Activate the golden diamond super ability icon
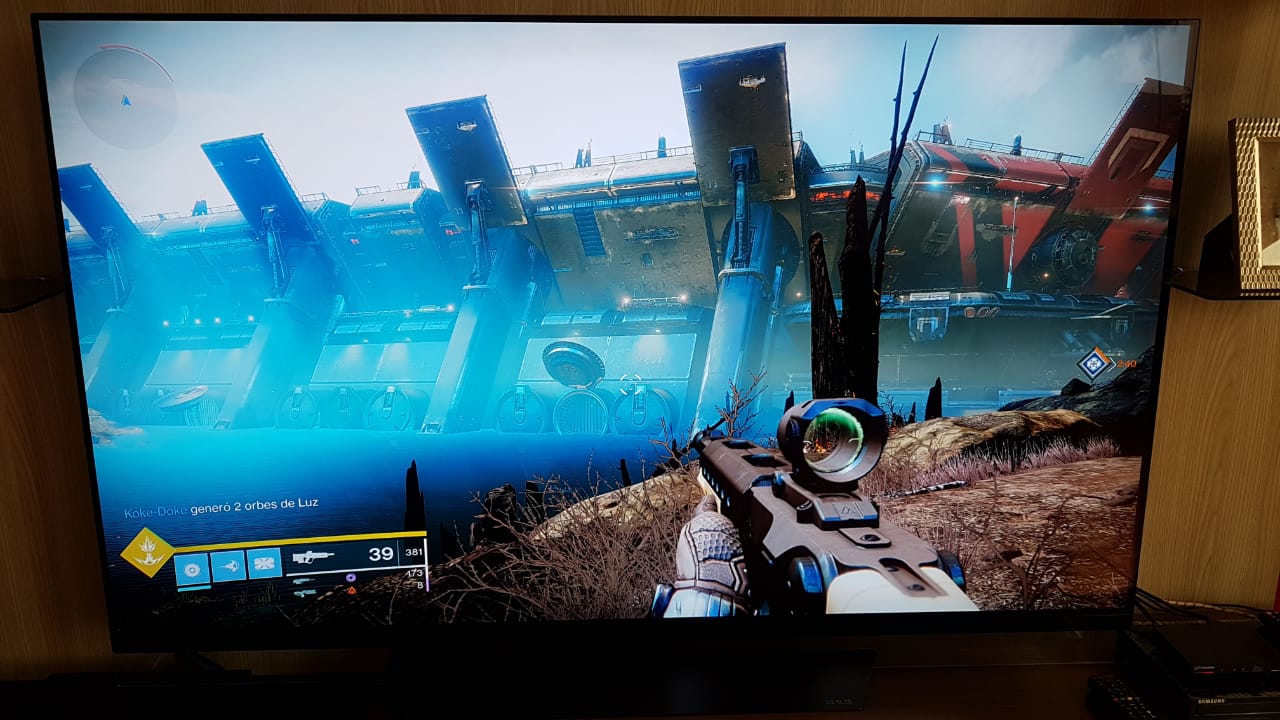Image resolution: width=1280 pixels, height=720 pixels. point(147,552)
